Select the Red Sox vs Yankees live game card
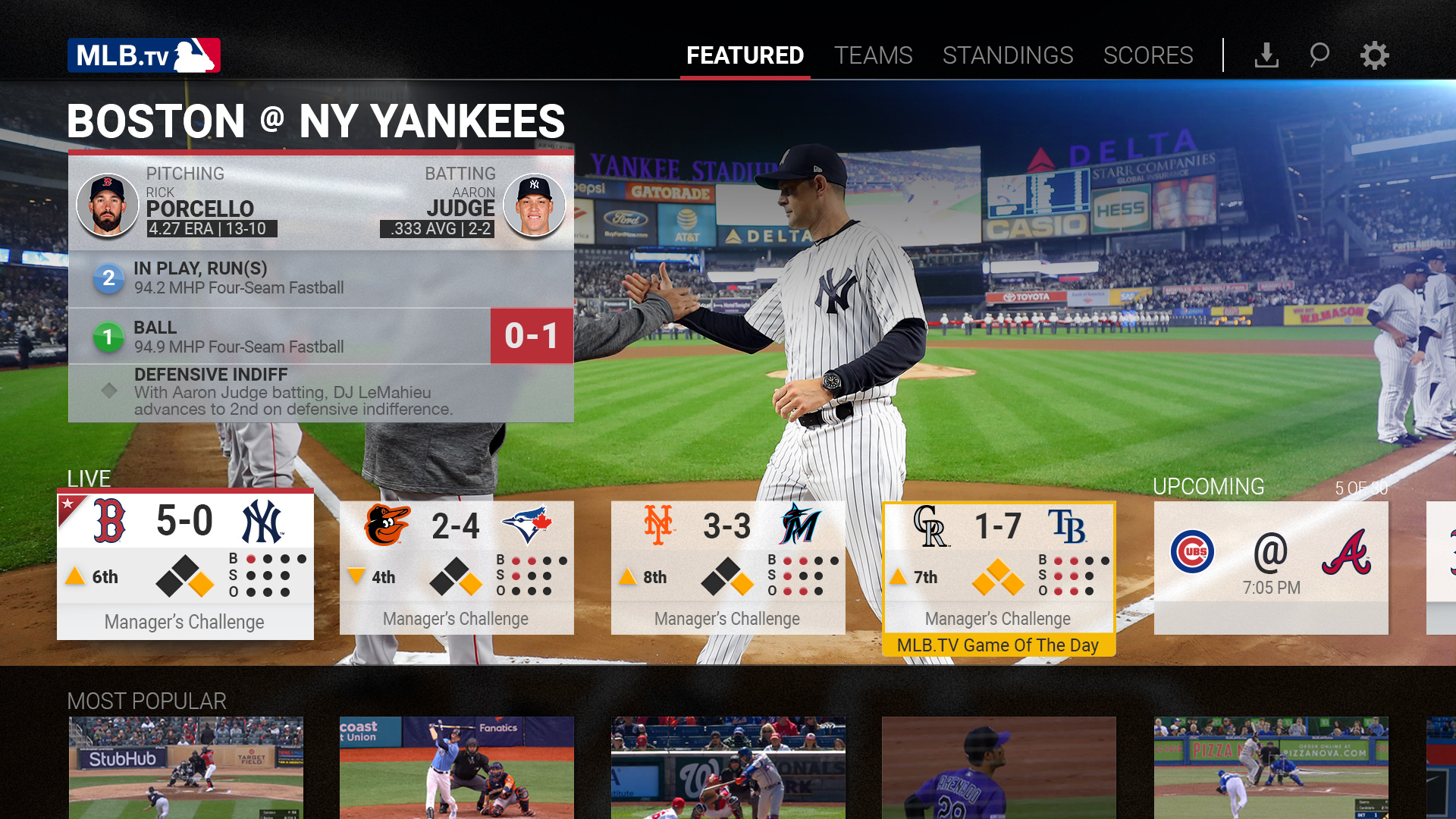The image size is (1456, 819). [185, 565]
